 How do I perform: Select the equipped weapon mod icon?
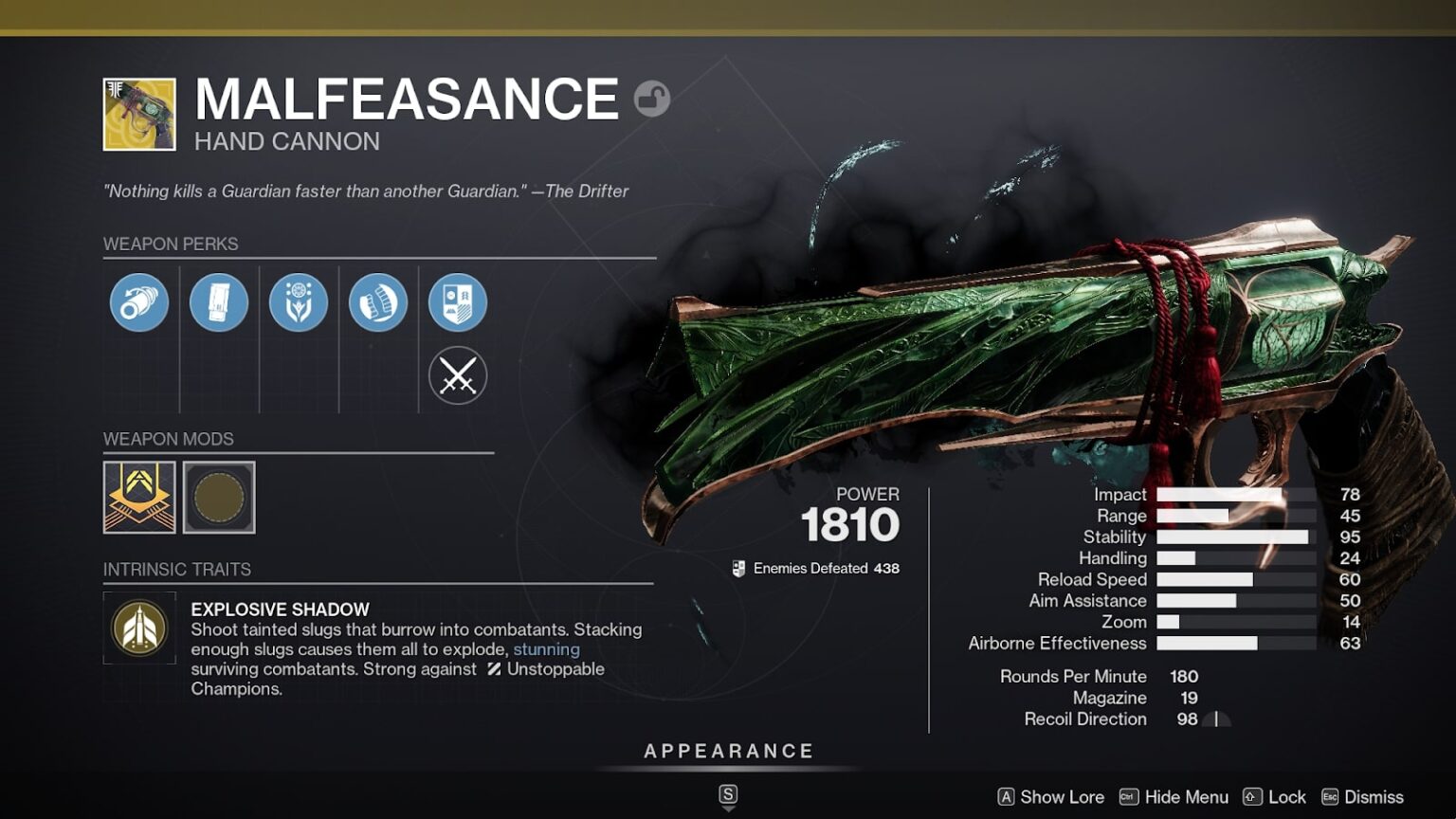138,498
